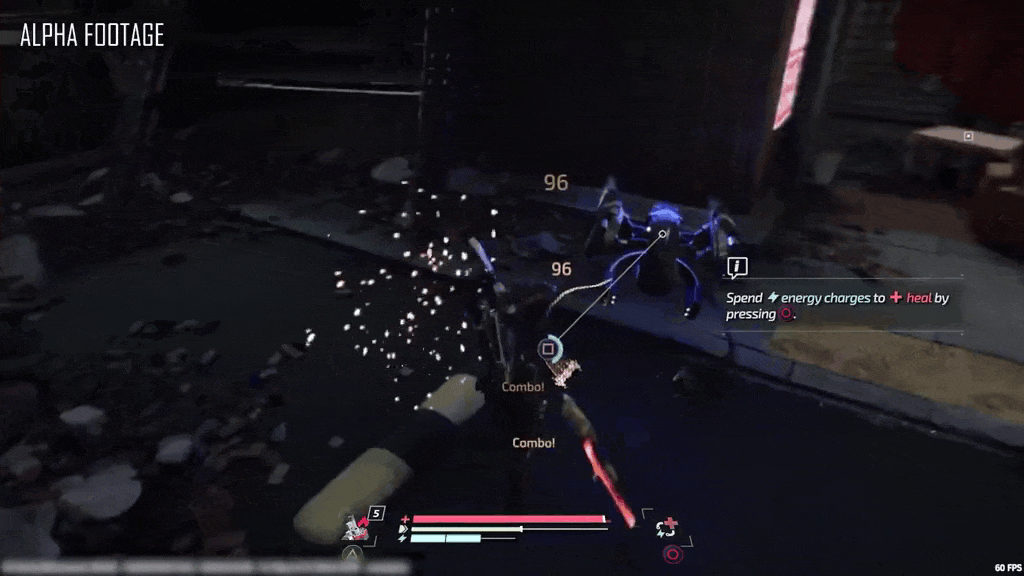This screenshot has width=1024, height=576.
Task: Select the consumable item slot showing count 5
Action: [358, 525]
